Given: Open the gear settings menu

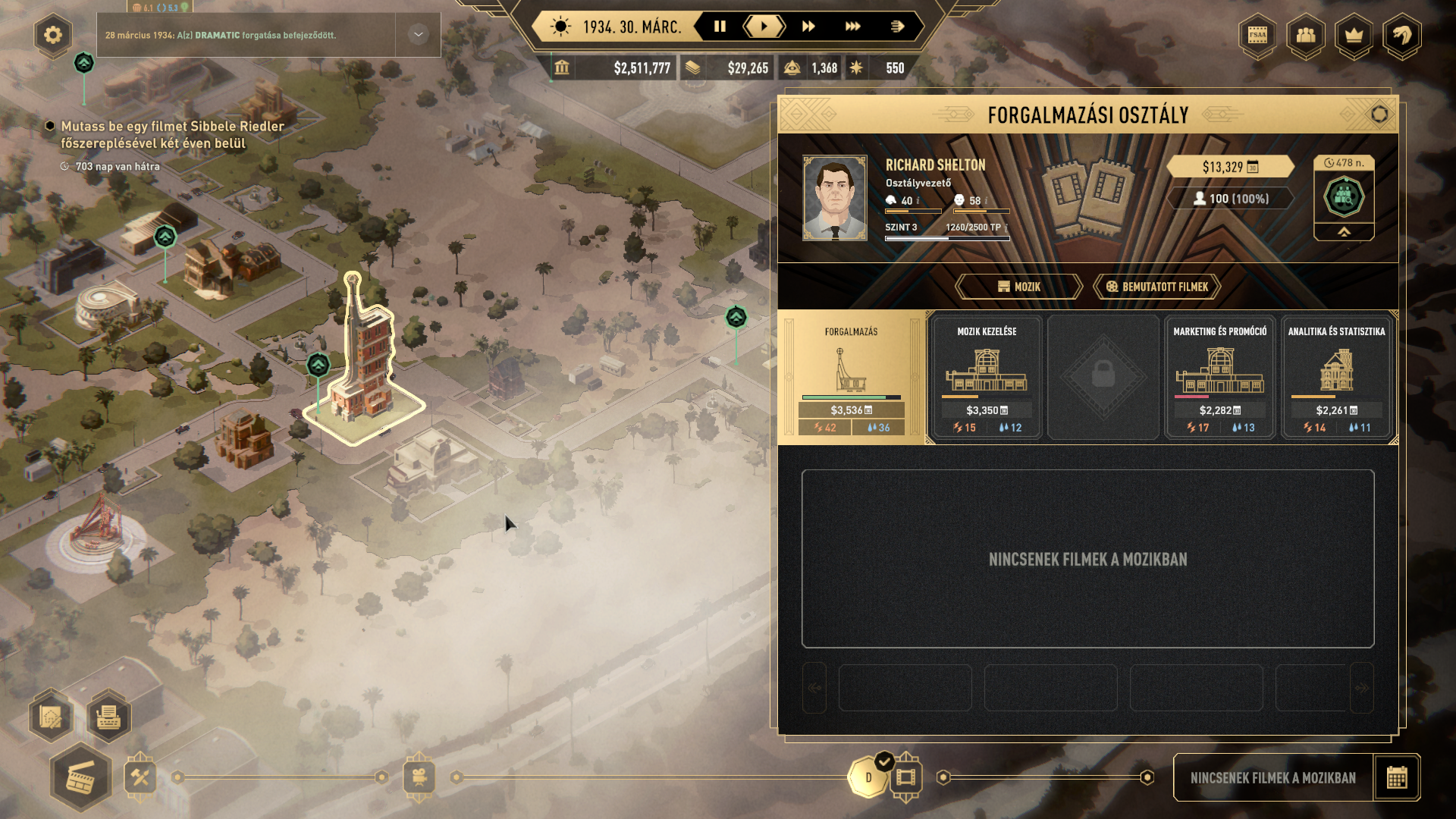Looking at the screenshot, I should click(53, 35).
